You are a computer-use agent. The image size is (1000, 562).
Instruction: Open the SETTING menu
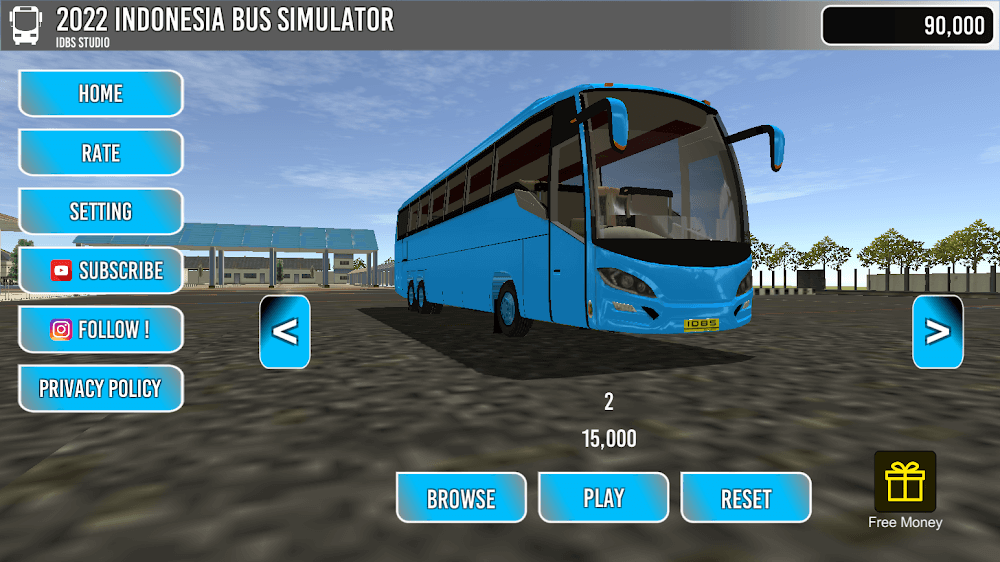pos(100,212)
